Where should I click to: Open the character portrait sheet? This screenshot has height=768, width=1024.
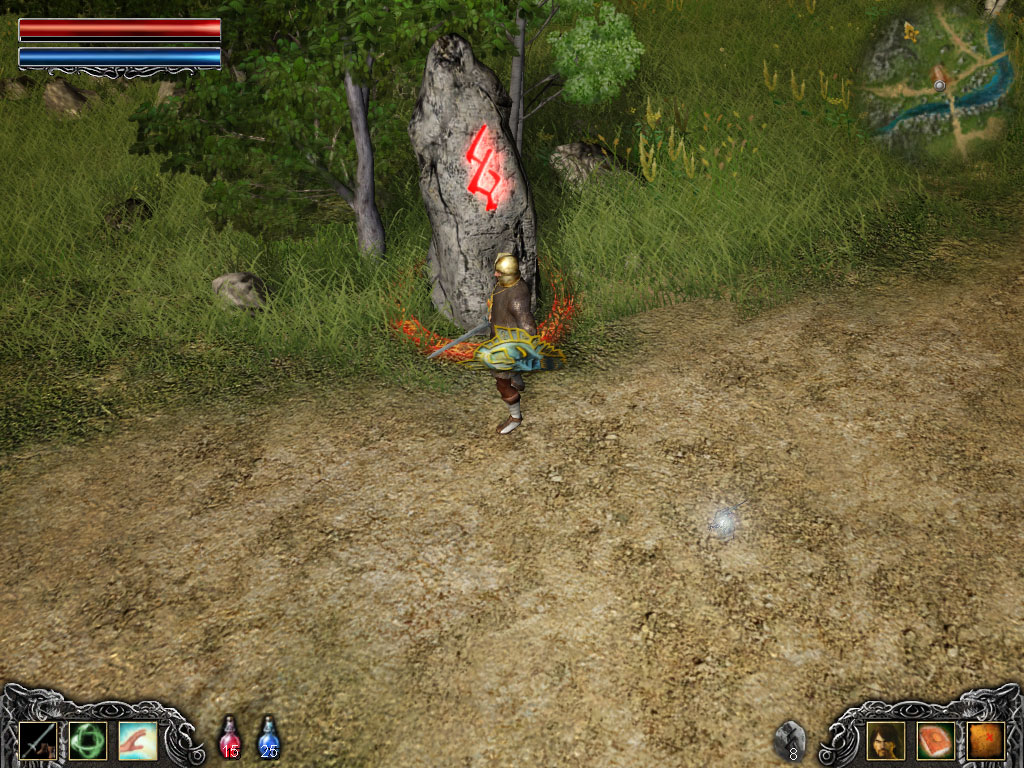click(x=885, y=740)
